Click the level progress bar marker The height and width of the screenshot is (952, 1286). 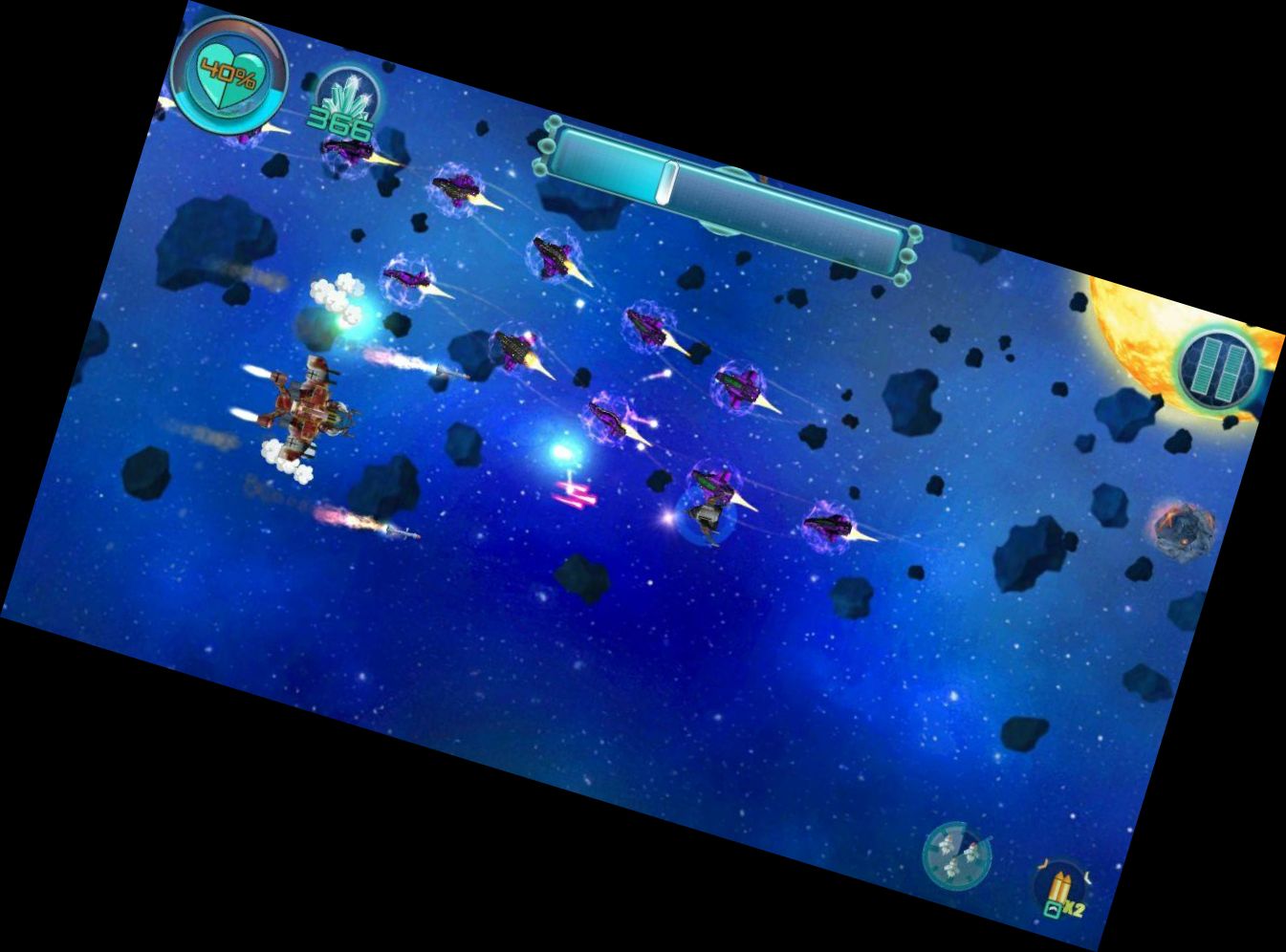tap(666, 180)
